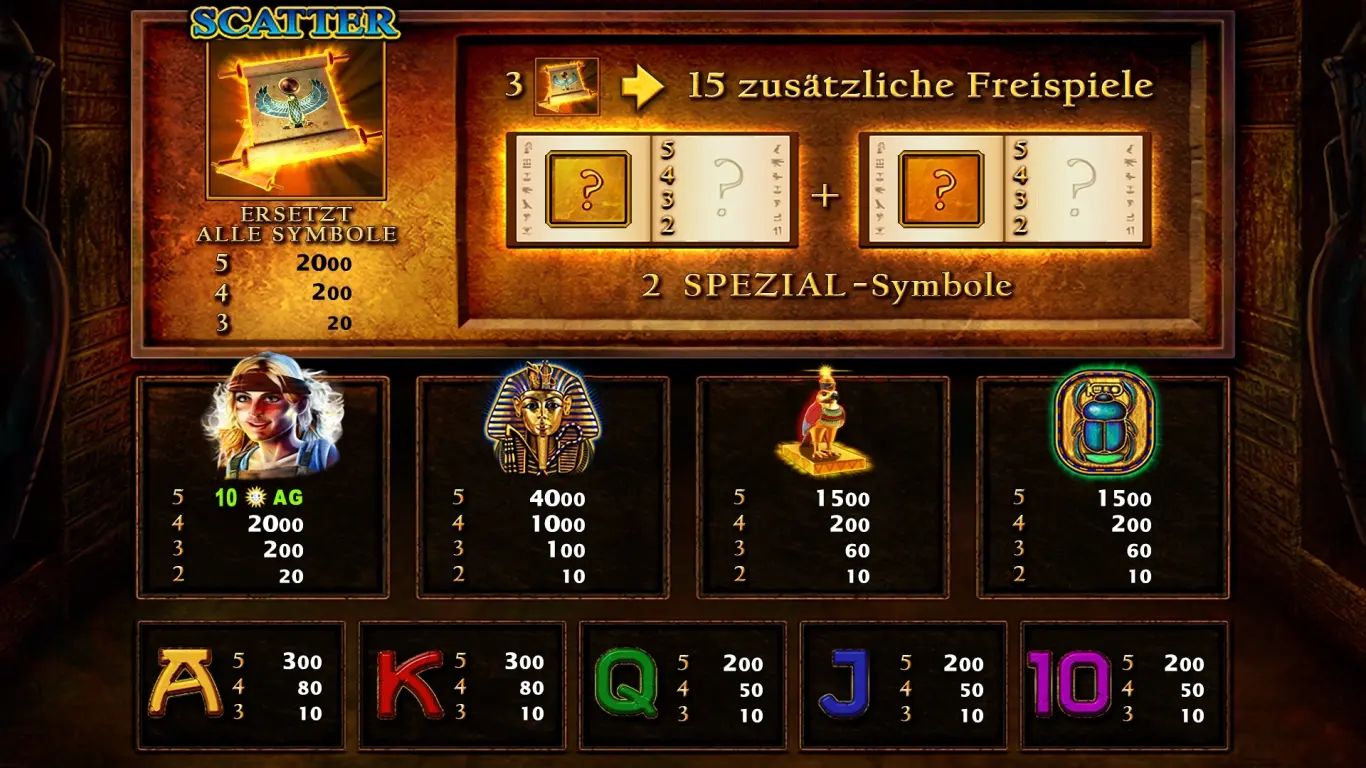Select the letter A symbol

pyautogui.click(x=184, y=684)
